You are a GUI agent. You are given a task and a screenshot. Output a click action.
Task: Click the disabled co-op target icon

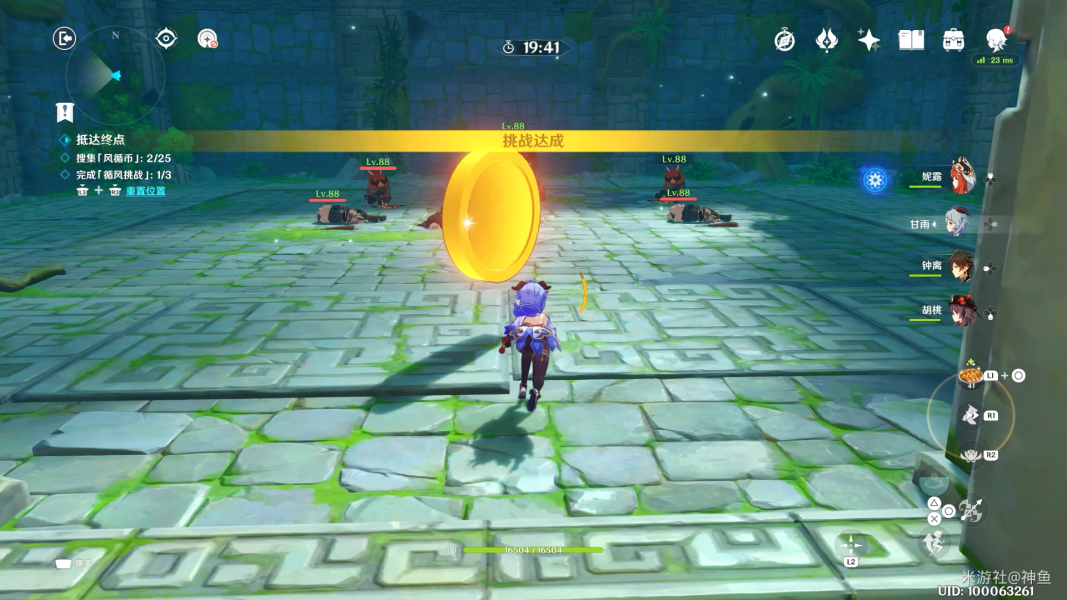(x=207, y=39)
